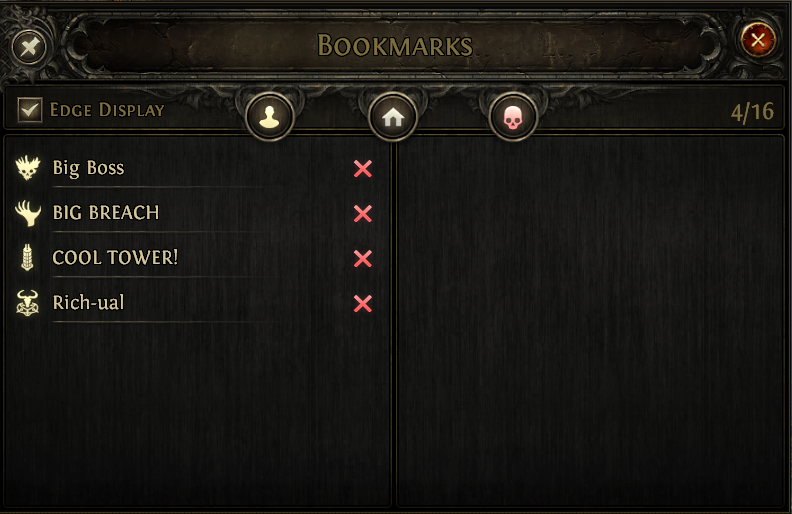
Task: Remove the Rich-ual bookmark
Action: click(363, 304)
